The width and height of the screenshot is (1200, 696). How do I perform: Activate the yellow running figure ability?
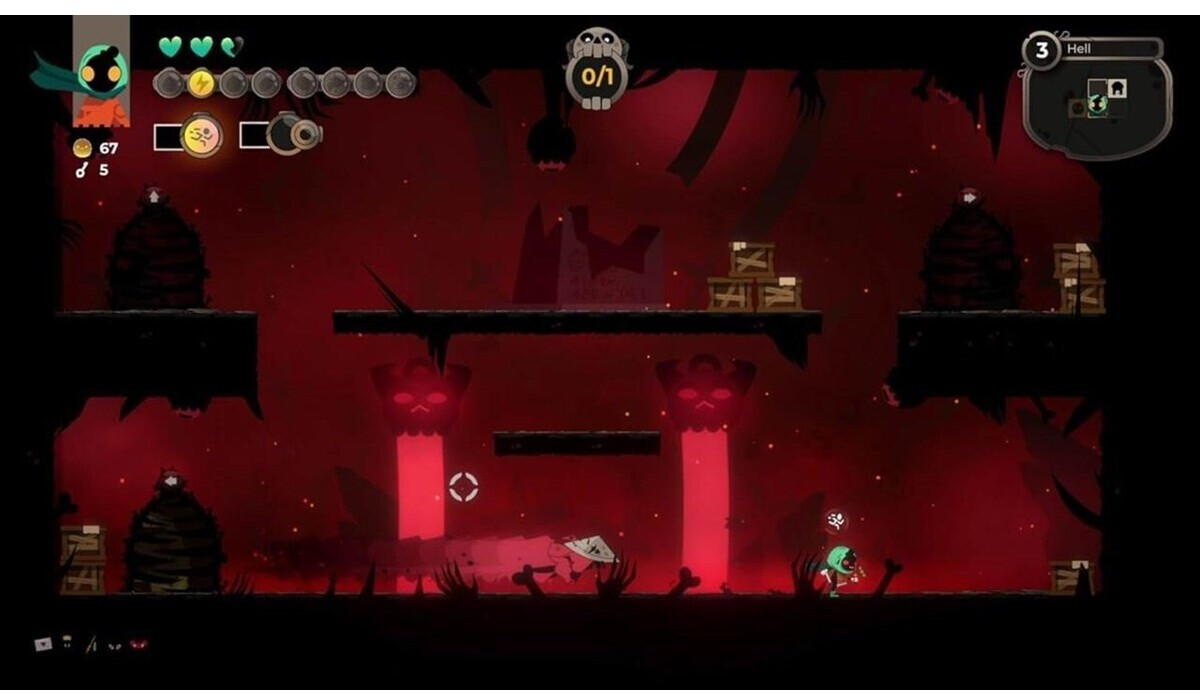pos(201,136)
